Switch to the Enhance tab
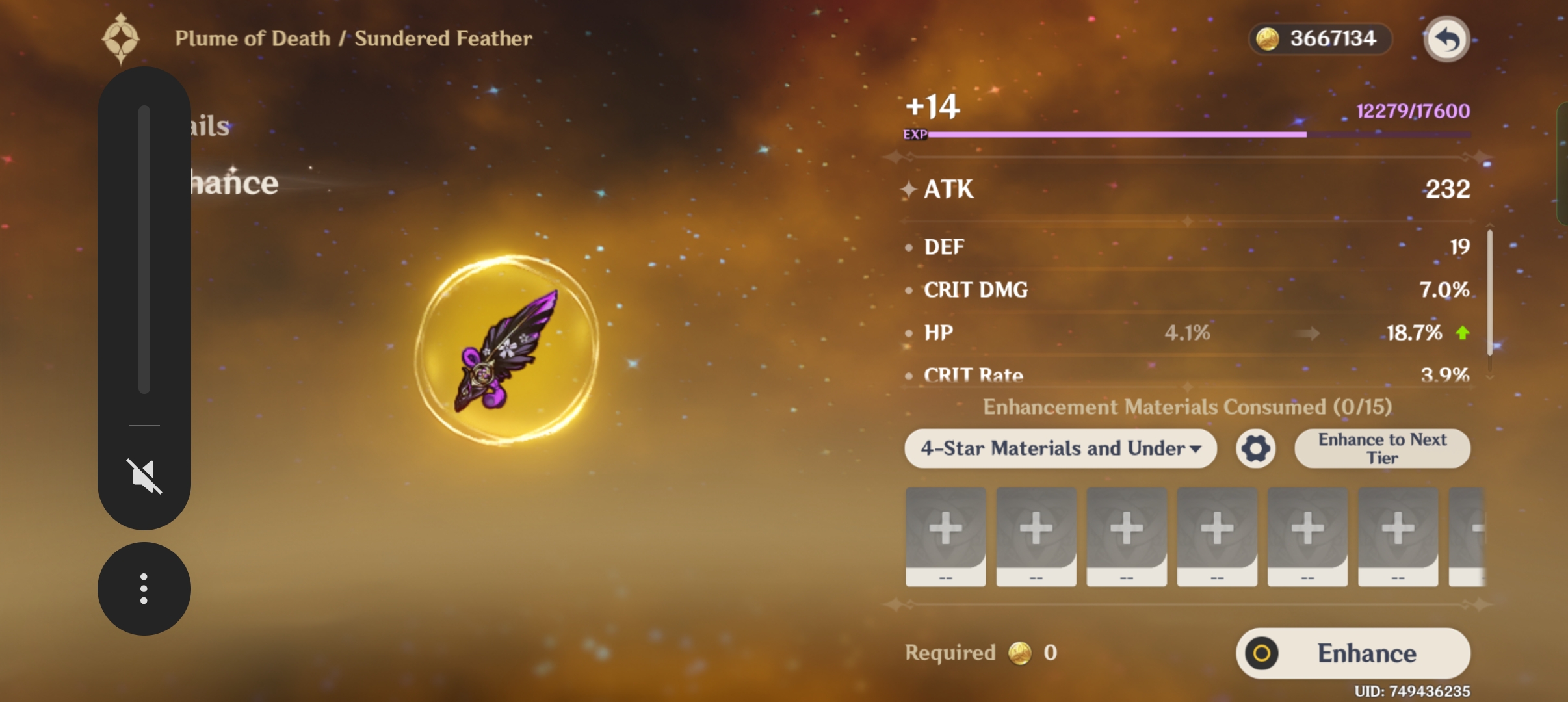Image resolution: width=1568 pixels, height=702 pixels. tap(235, 184)
